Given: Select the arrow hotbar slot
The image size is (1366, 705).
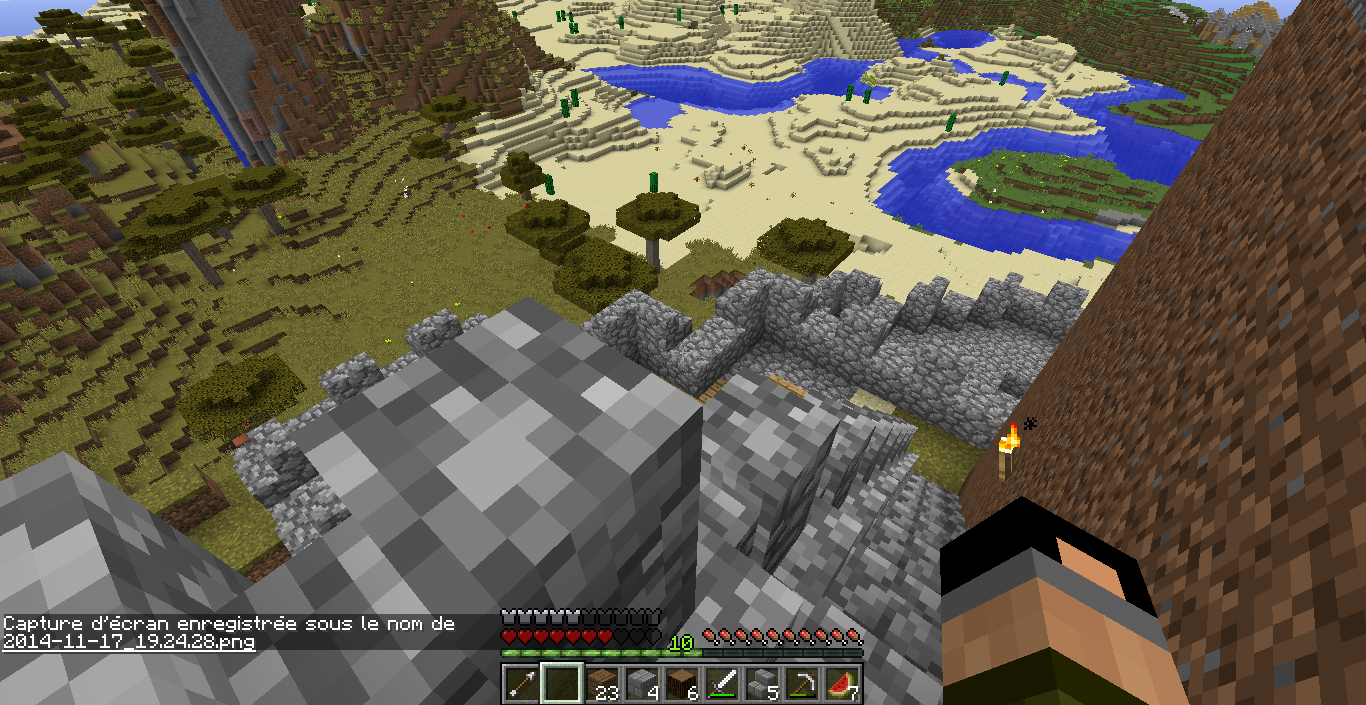Looking at the screenshot, I should 519,684.
